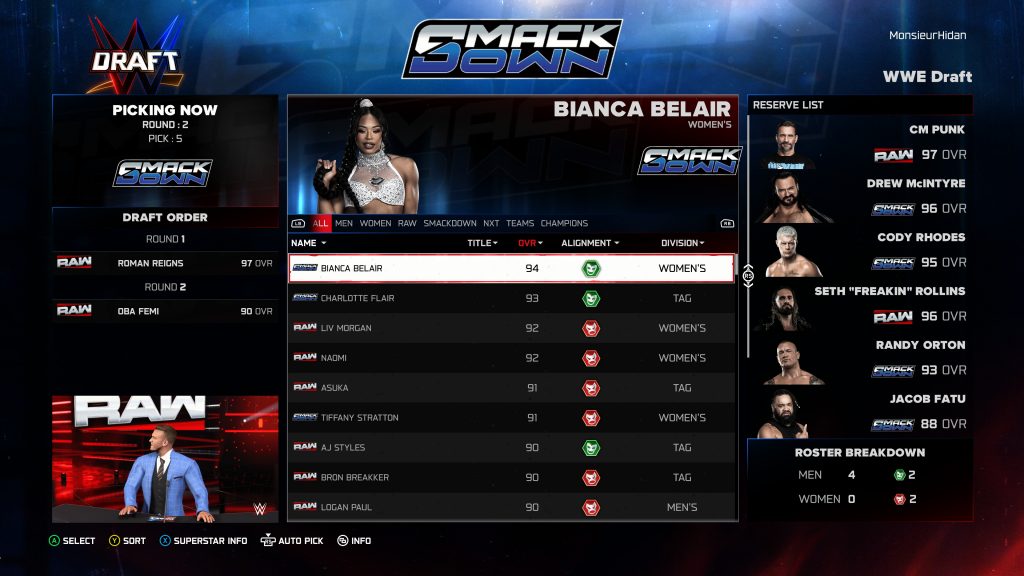The image size is (1024, 576).
Task: Select Tiffany Stratton's list entry
Action: click(511, 418)
